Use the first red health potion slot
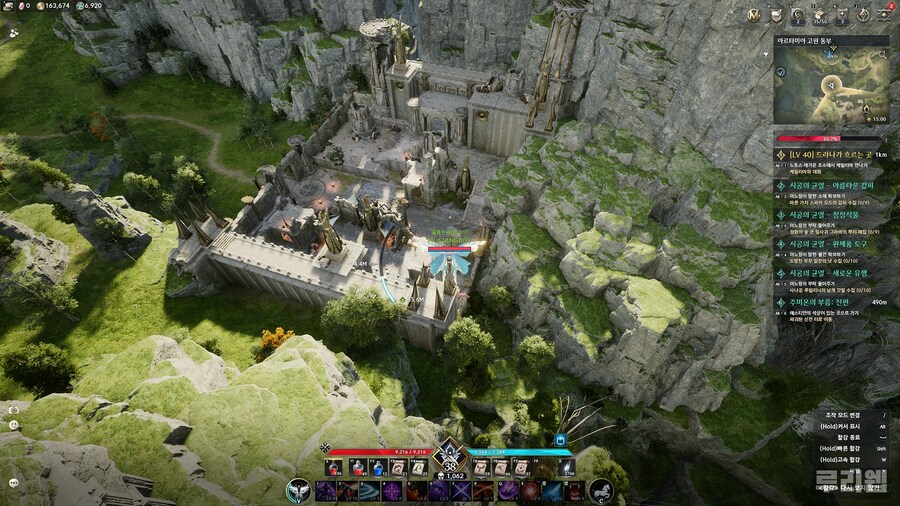The width and height of the screenshot is (900, 506). (x=333, y=468)
